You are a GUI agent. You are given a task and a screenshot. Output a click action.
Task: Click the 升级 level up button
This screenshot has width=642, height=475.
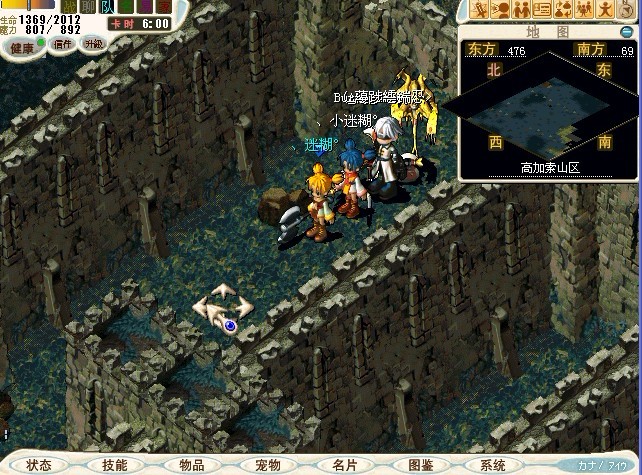(92, 45)
